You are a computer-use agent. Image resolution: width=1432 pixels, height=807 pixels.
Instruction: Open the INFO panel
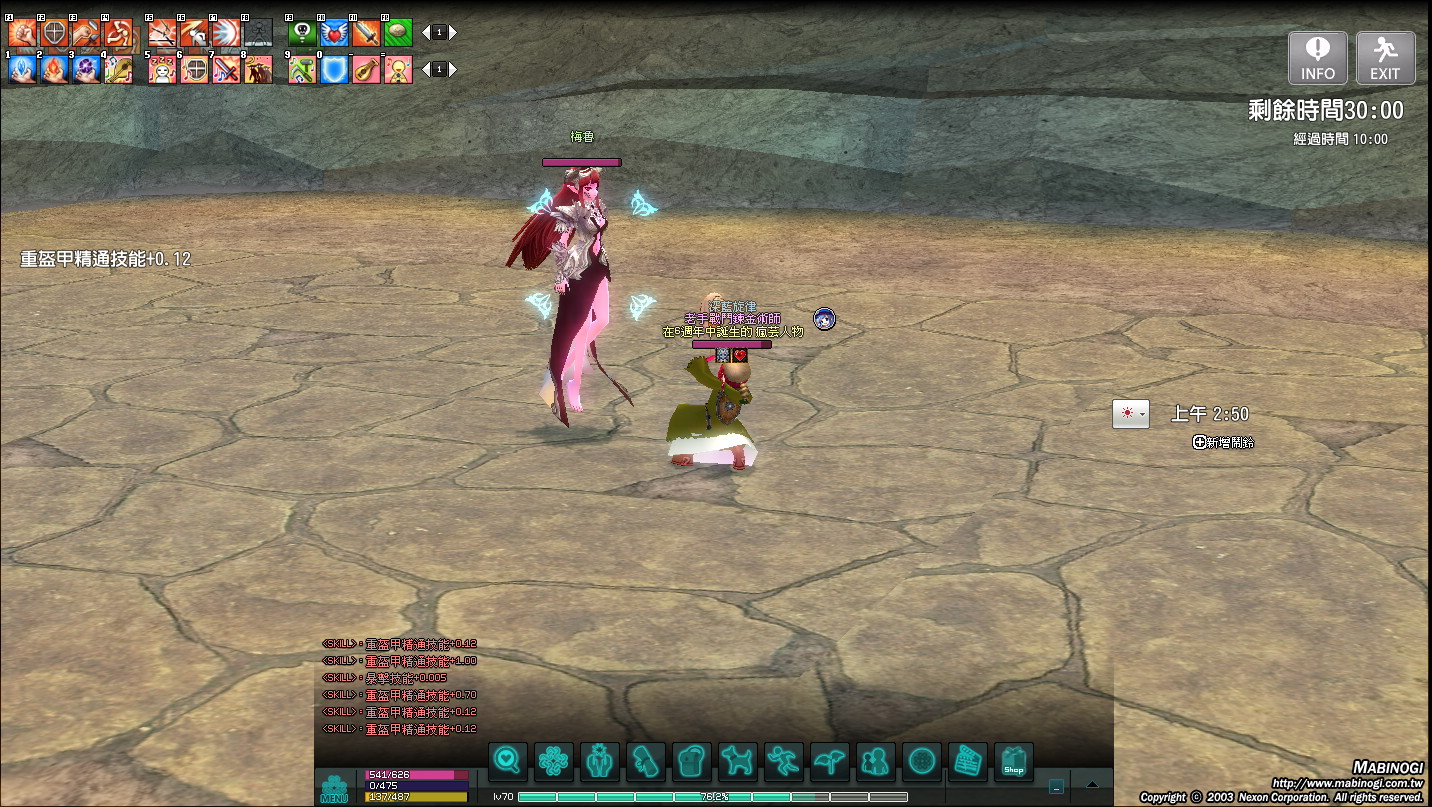[1317, 57]
